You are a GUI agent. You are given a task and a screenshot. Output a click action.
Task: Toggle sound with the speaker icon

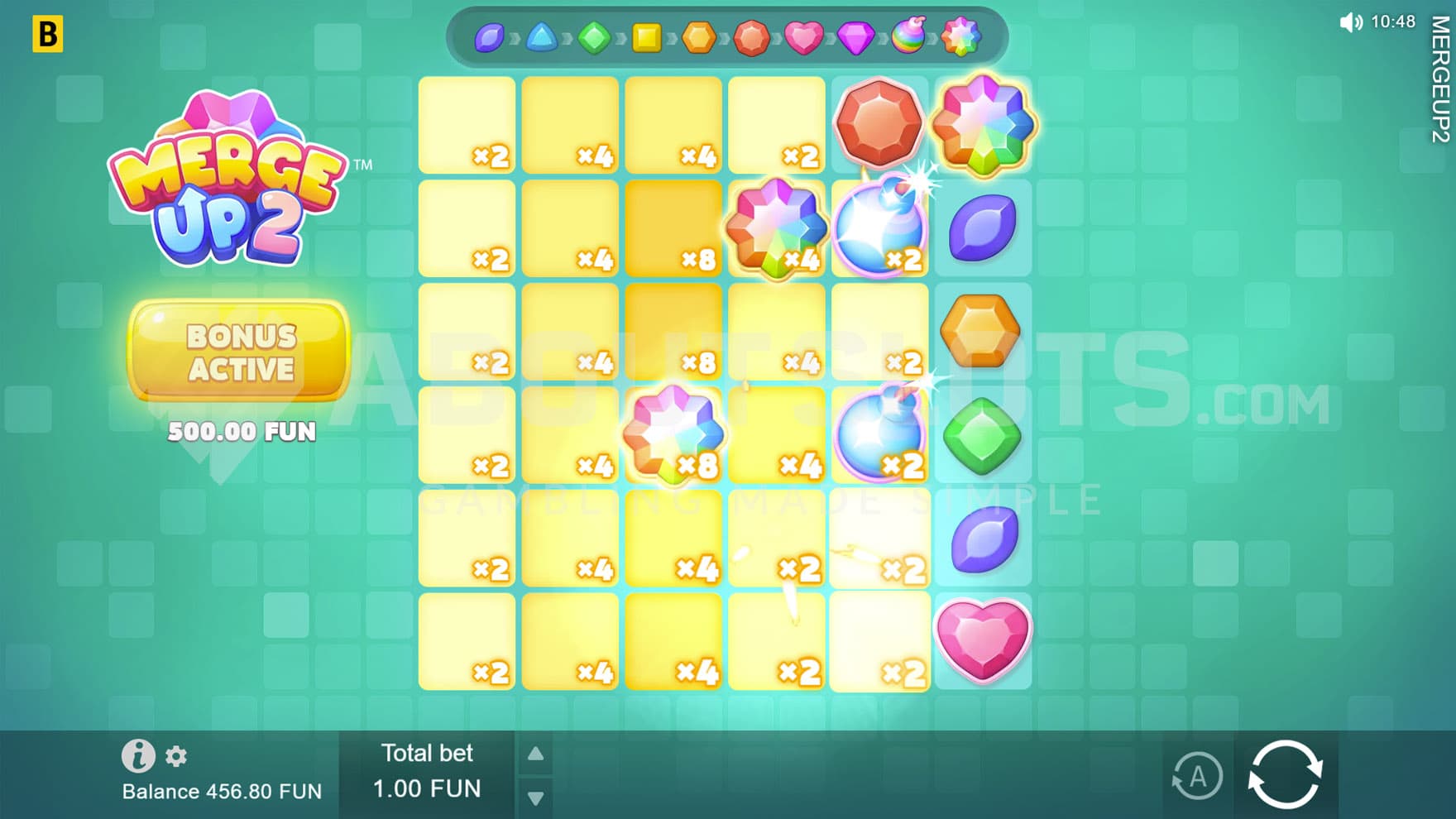(x=1350, y=22)
